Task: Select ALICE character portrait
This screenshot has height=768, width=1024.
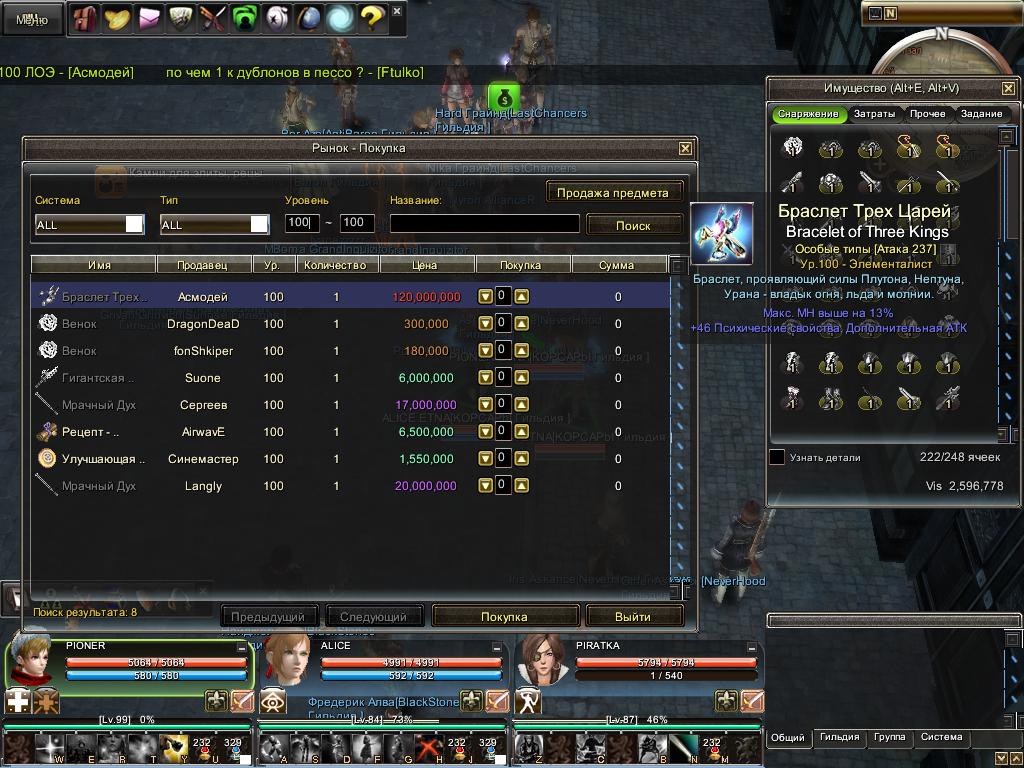Action: coord(286,659)
